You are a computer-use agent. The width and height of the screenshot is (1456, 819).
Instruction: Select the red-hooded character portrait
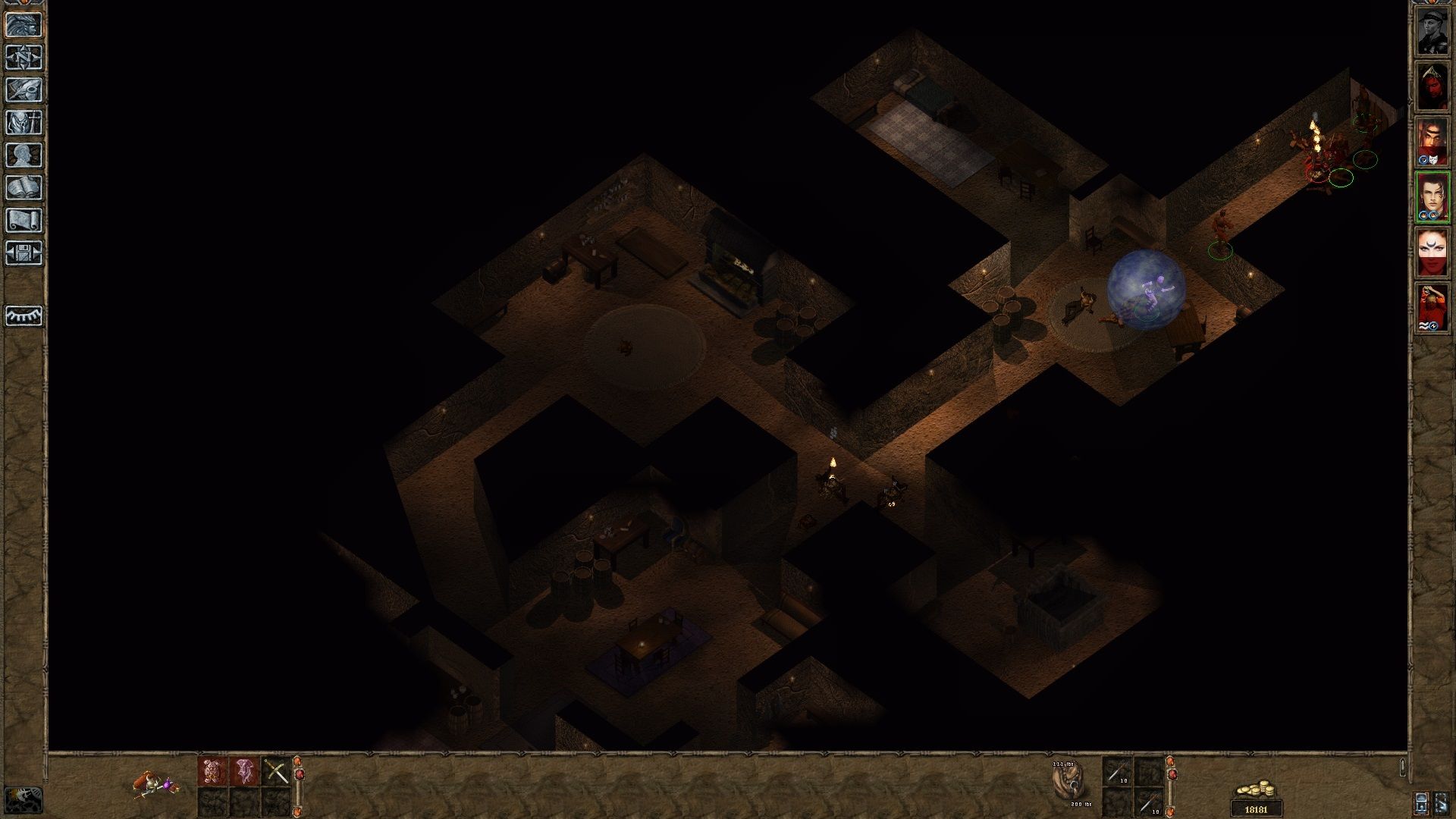(x=1432, y=86)
